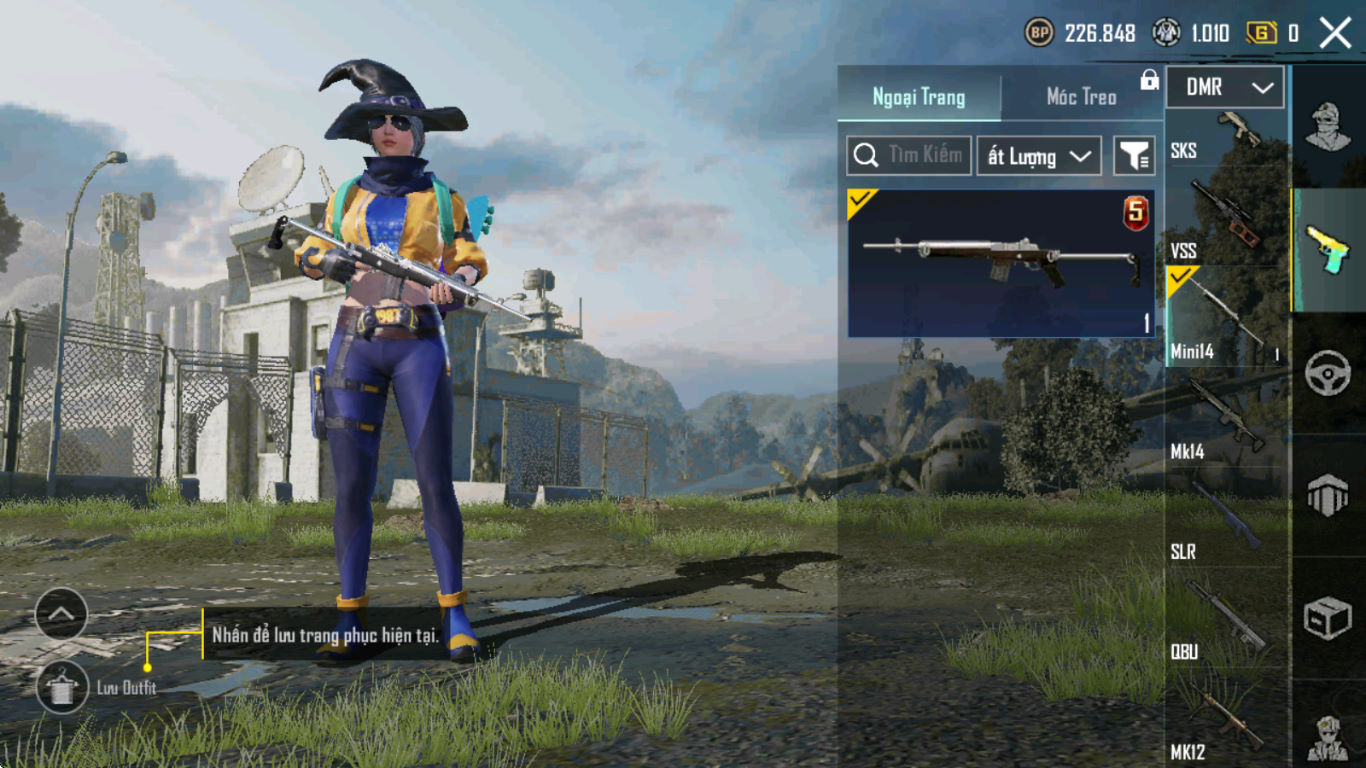The image size is (1366, 768).
Task: Open the crate box category
Action: click(x=1328, y=619)
